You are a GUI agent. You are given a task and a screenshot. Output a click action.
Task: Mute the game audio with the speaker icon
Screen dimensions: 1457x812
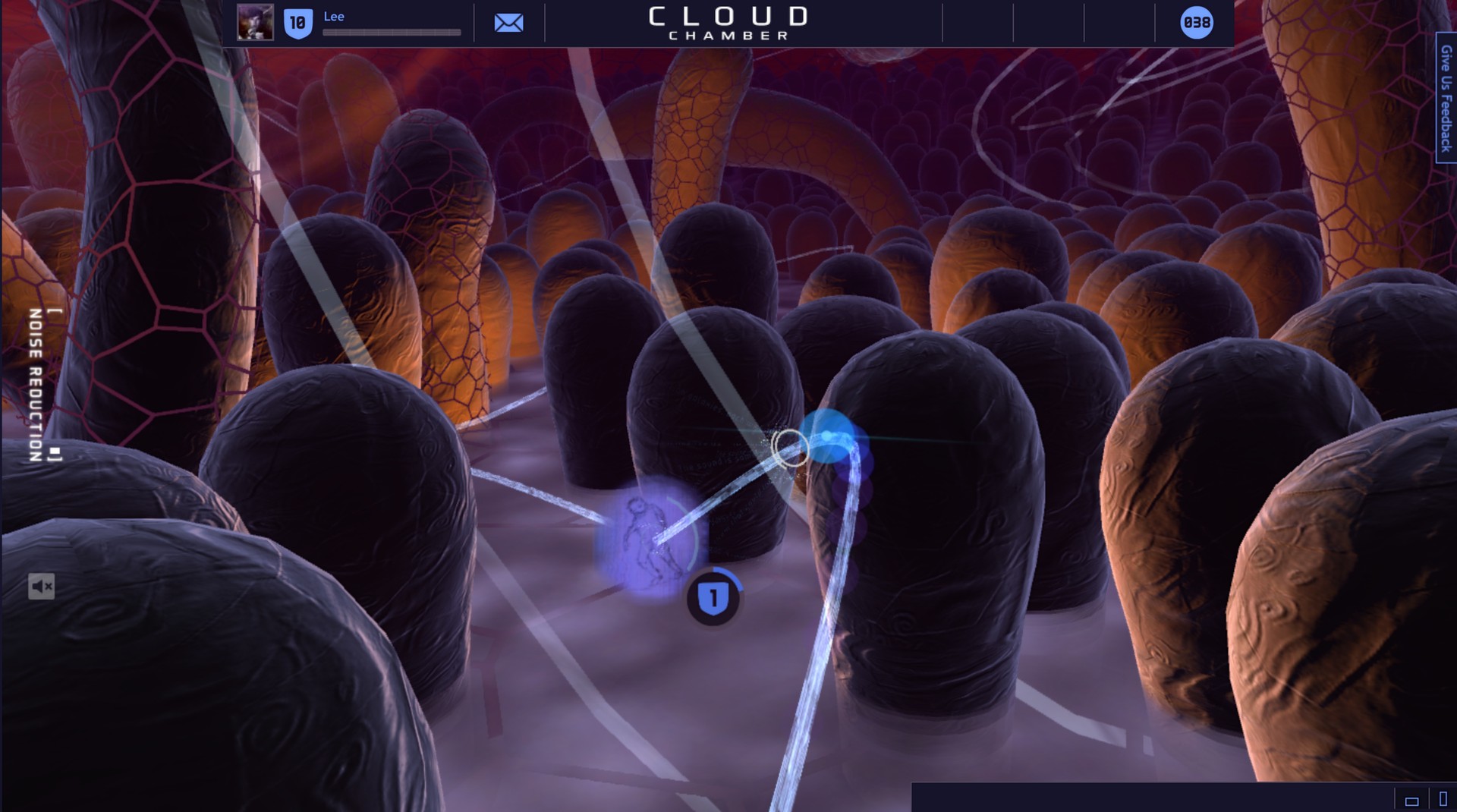43,586
